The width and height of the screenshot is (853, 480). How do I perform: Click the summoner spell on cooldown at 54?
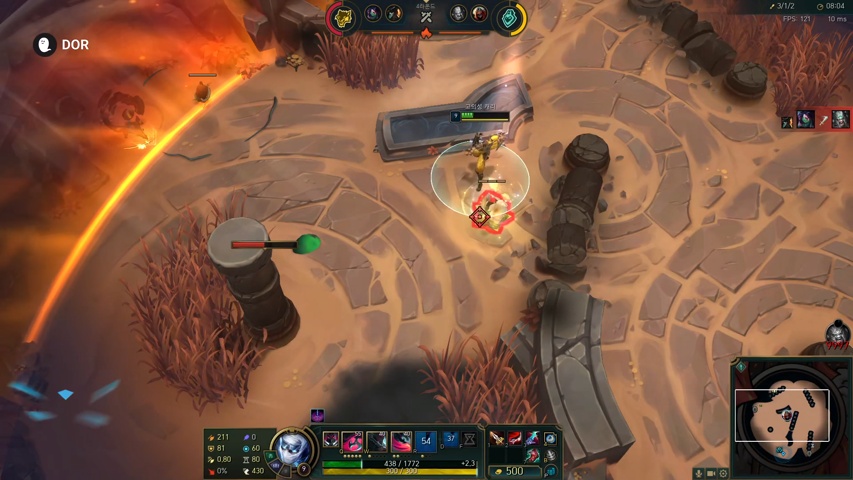(426, 440)
